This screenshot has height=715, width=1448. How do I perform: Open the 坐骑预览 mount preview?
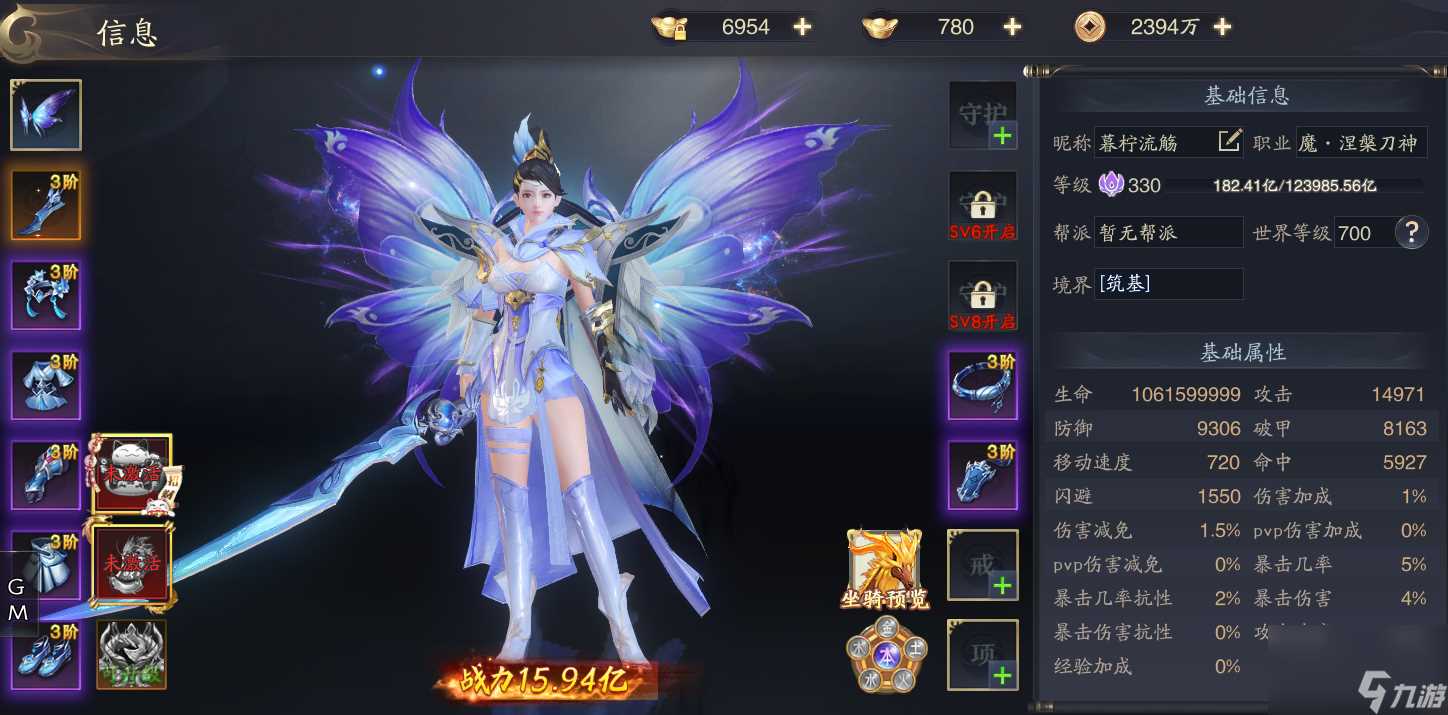point(885,570)
